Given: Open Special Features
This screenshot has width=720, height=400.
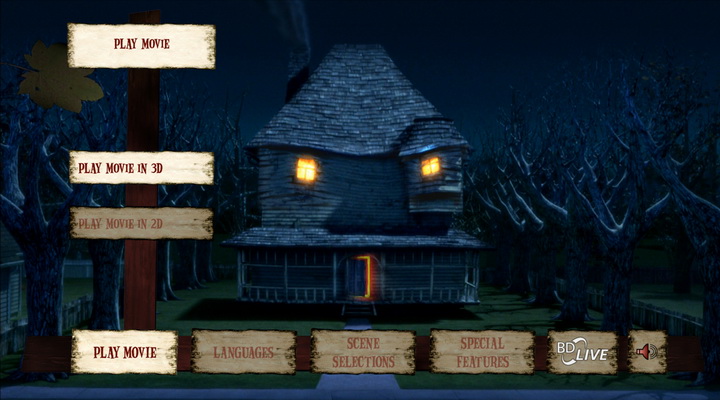Looking at the screenshot, I should [481, 352].
